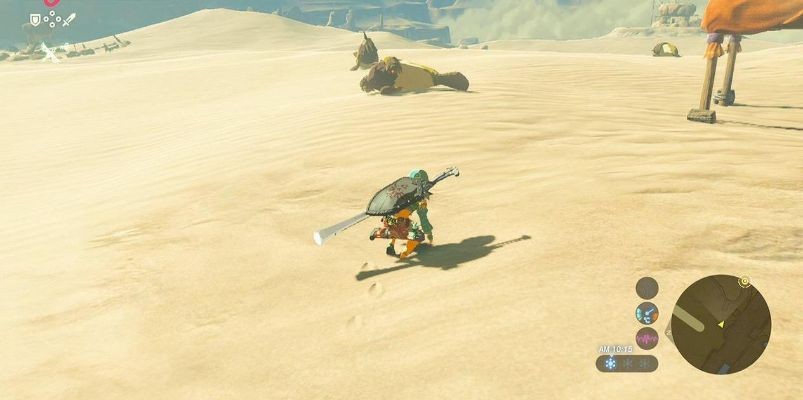Click the pink noise meter icon
Image resolution: width=803 pixels, height=400 pixels.
pos(647,338)
